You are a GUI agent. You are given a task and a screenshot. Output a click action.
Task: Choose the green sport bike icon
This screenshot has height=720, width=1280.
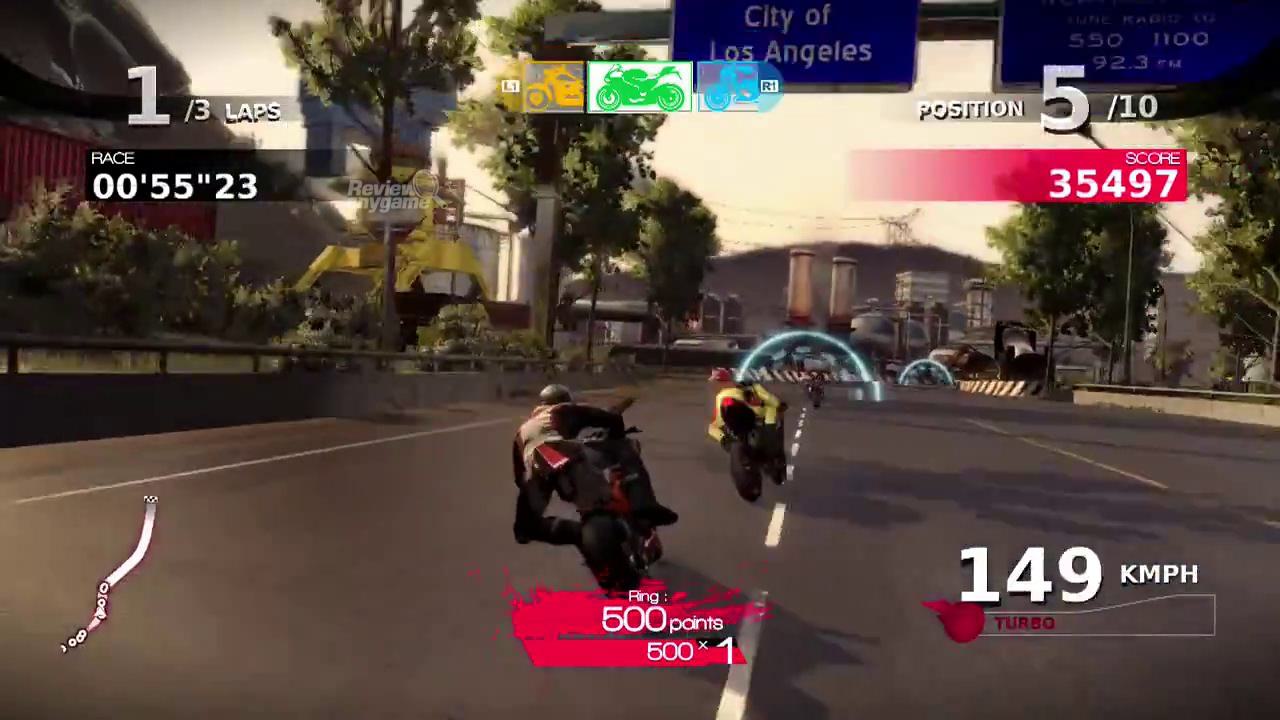[640, 88]
